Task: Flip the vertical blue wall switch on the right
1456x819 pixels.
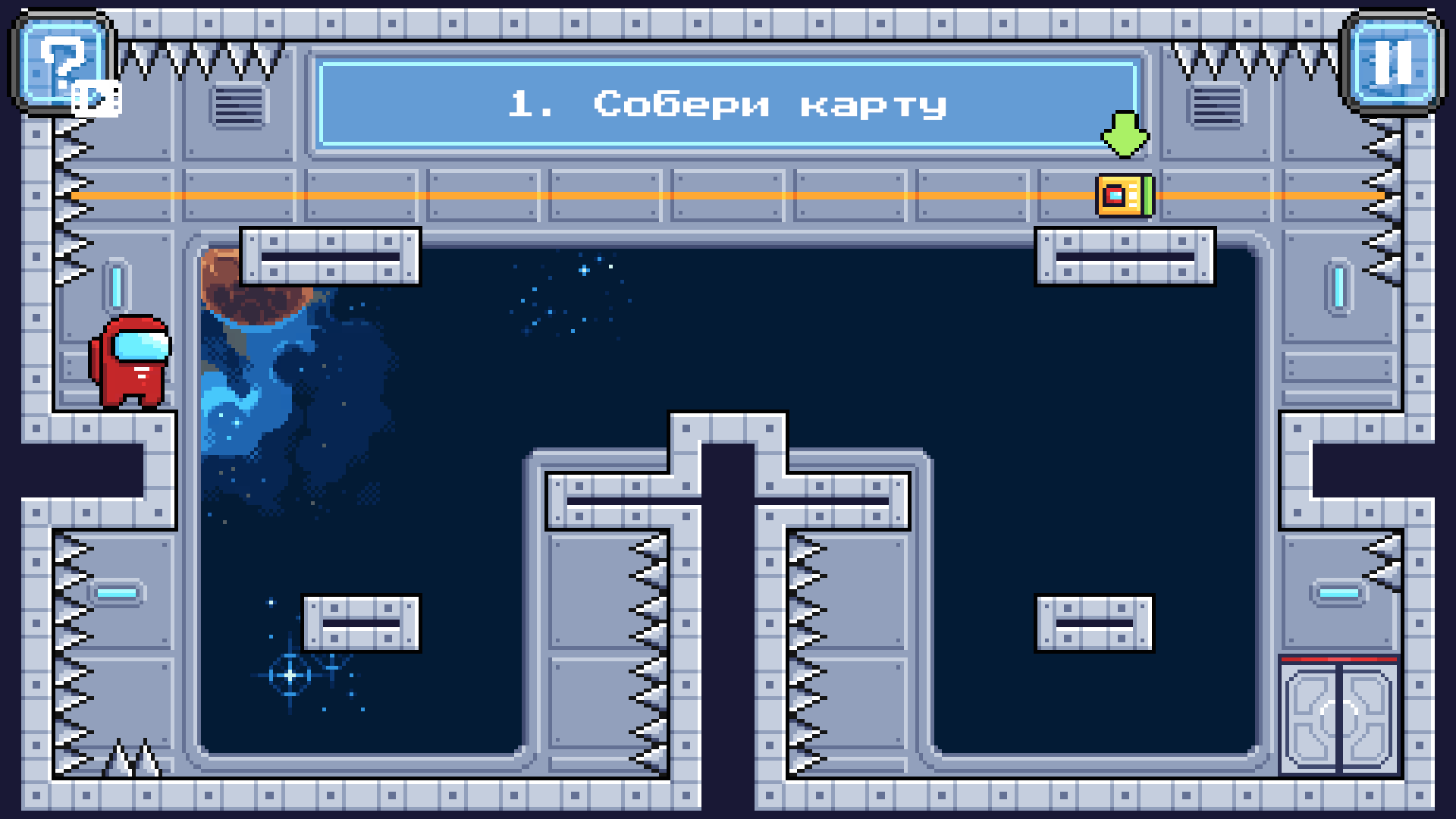Action: click(x=1341, y=288)
